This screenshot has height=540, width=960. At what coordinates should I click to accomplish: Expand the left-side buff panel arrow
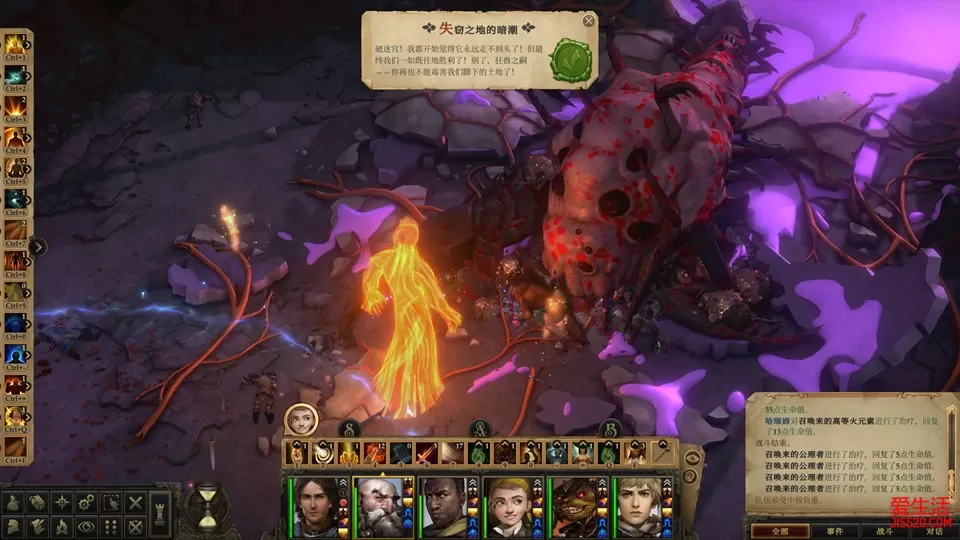tap(38, 246)
